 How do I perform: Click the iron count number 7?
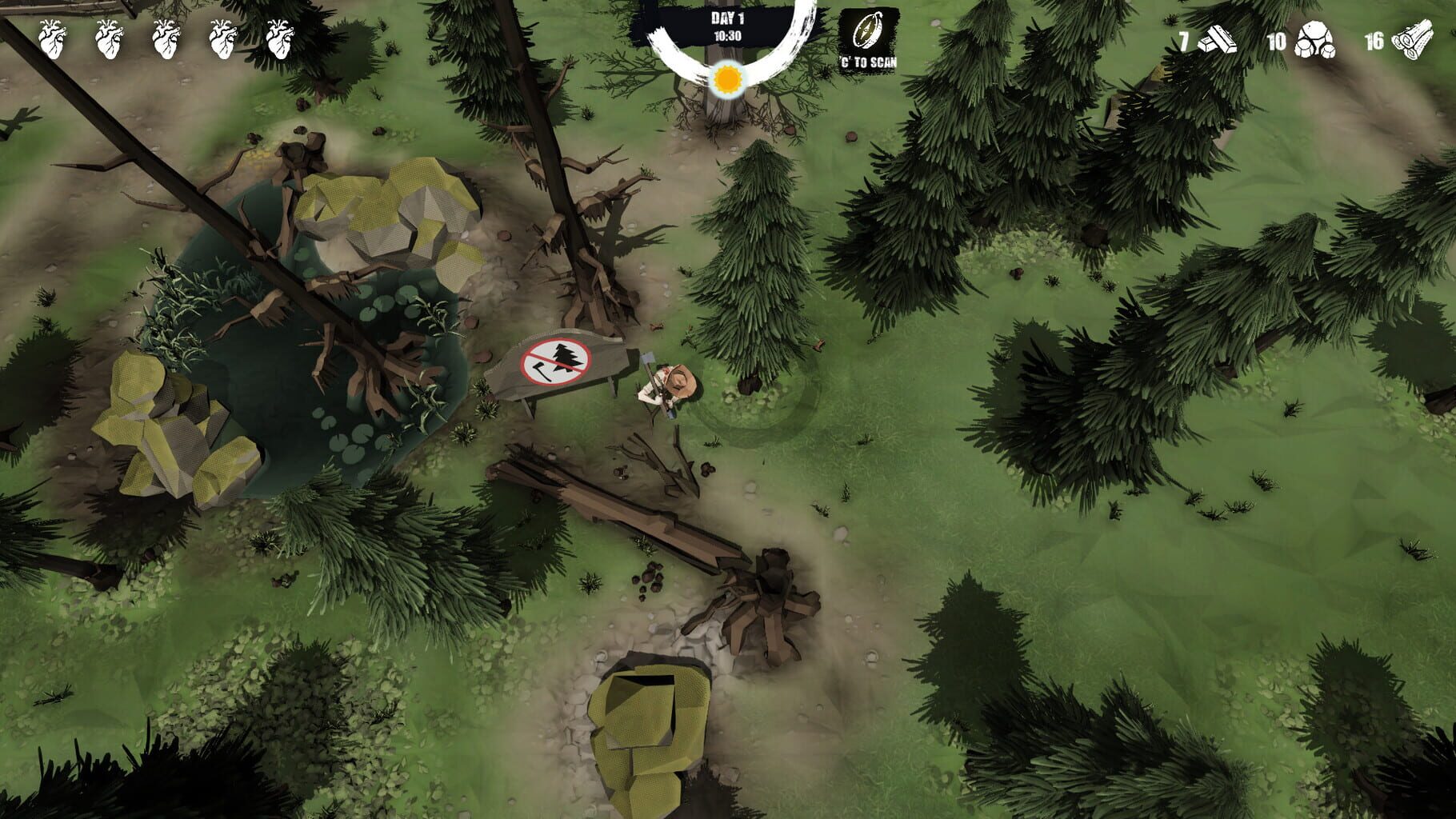(1184, 42)
